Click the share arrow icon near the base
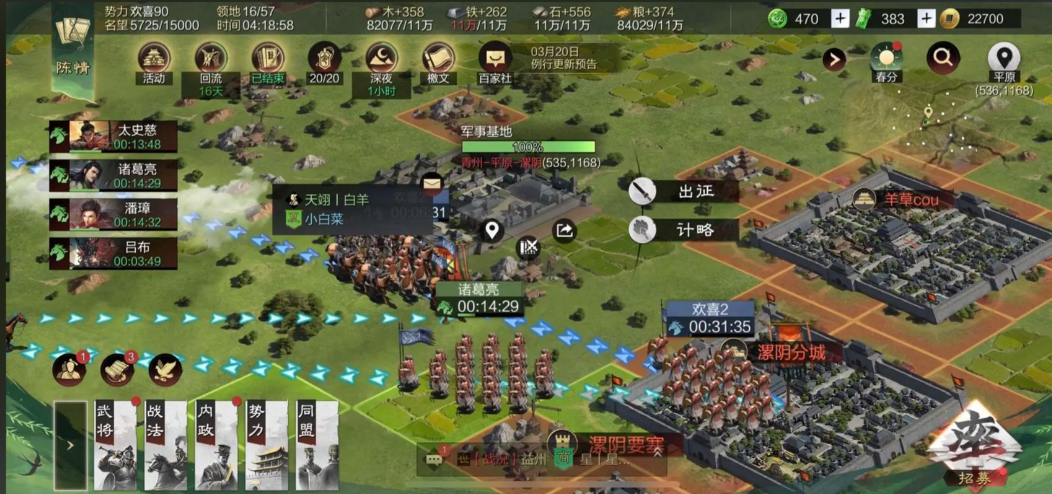 565,231
